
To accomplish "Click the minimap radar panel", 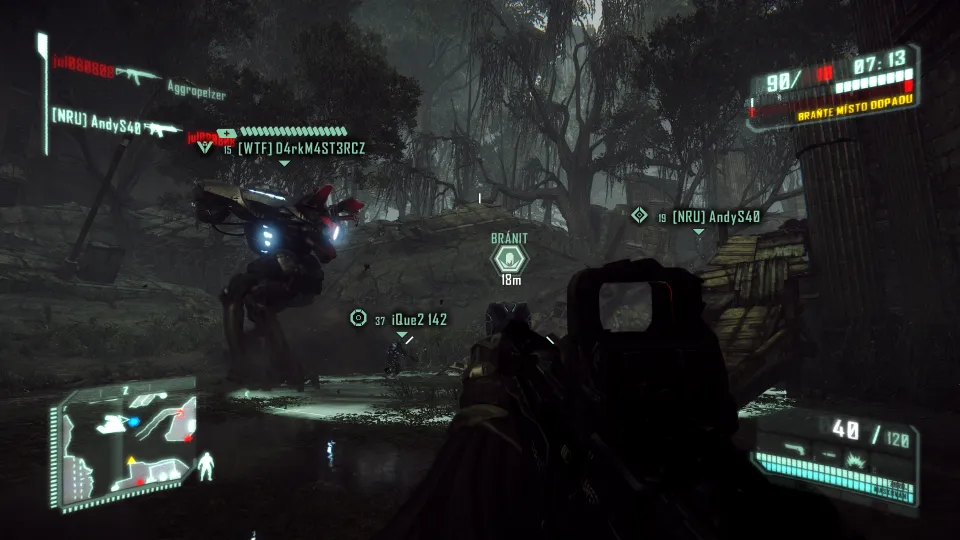I will (126, 441).
